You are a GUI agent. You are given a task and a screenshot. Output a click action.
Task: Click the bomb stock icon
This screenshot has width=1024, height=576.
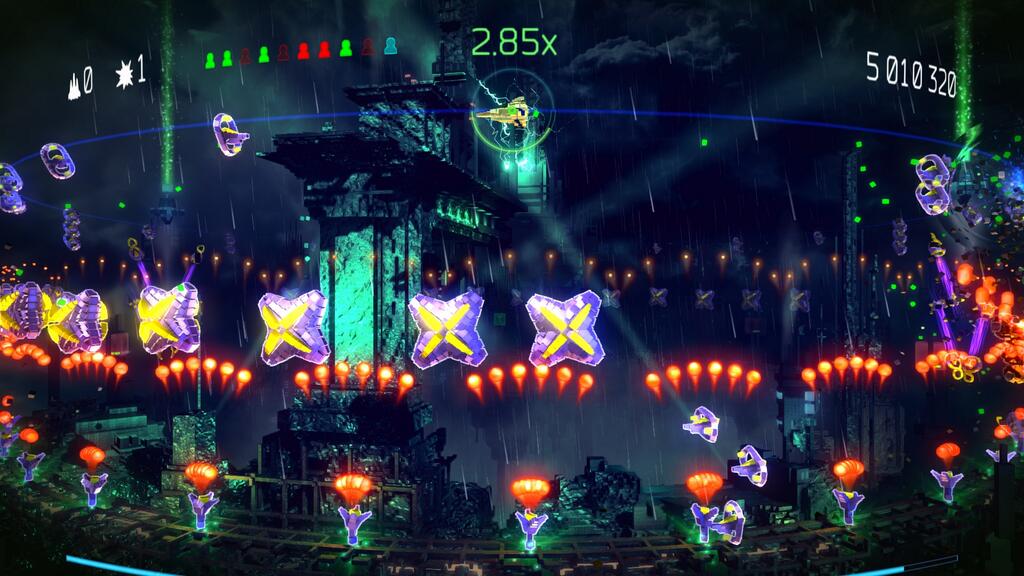pyautogui.click(x=125, y=74)
